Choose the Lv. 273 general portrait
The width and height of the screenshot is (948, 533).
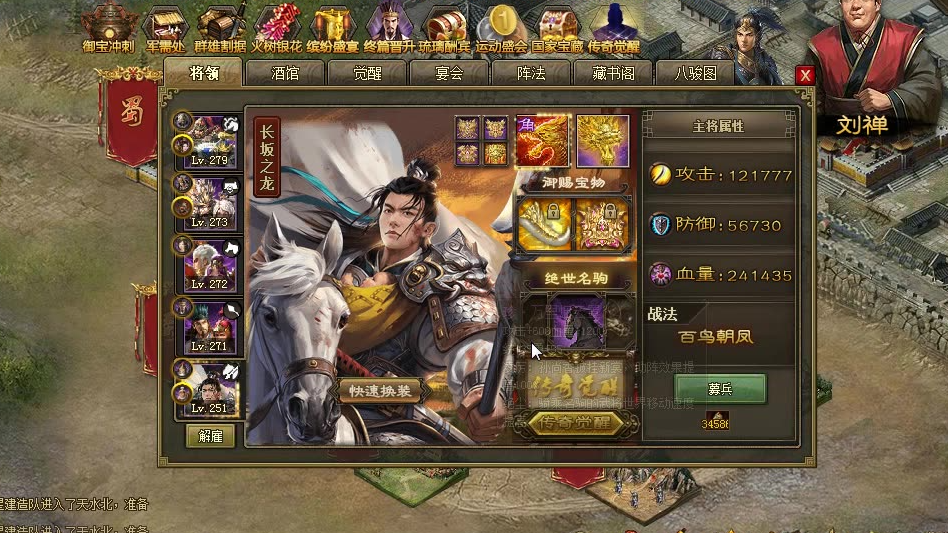tap(212, 201)
